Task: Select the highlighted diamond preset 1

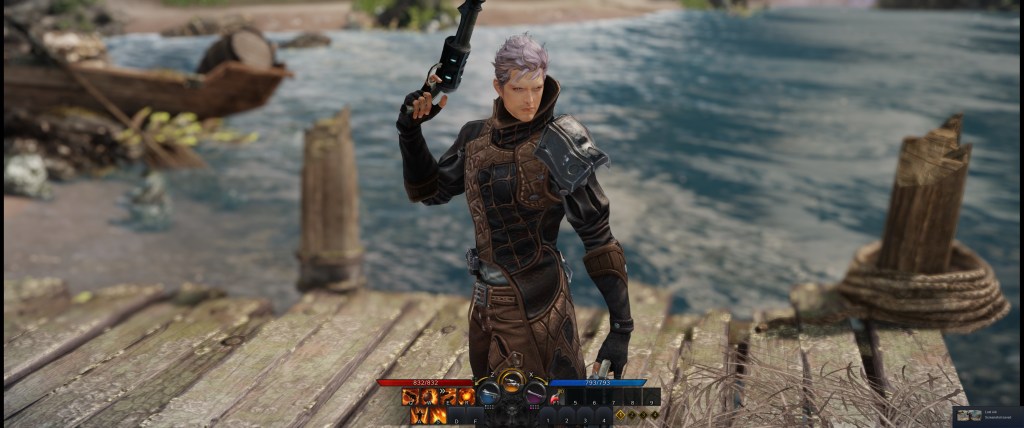Action: coord(620,414)
